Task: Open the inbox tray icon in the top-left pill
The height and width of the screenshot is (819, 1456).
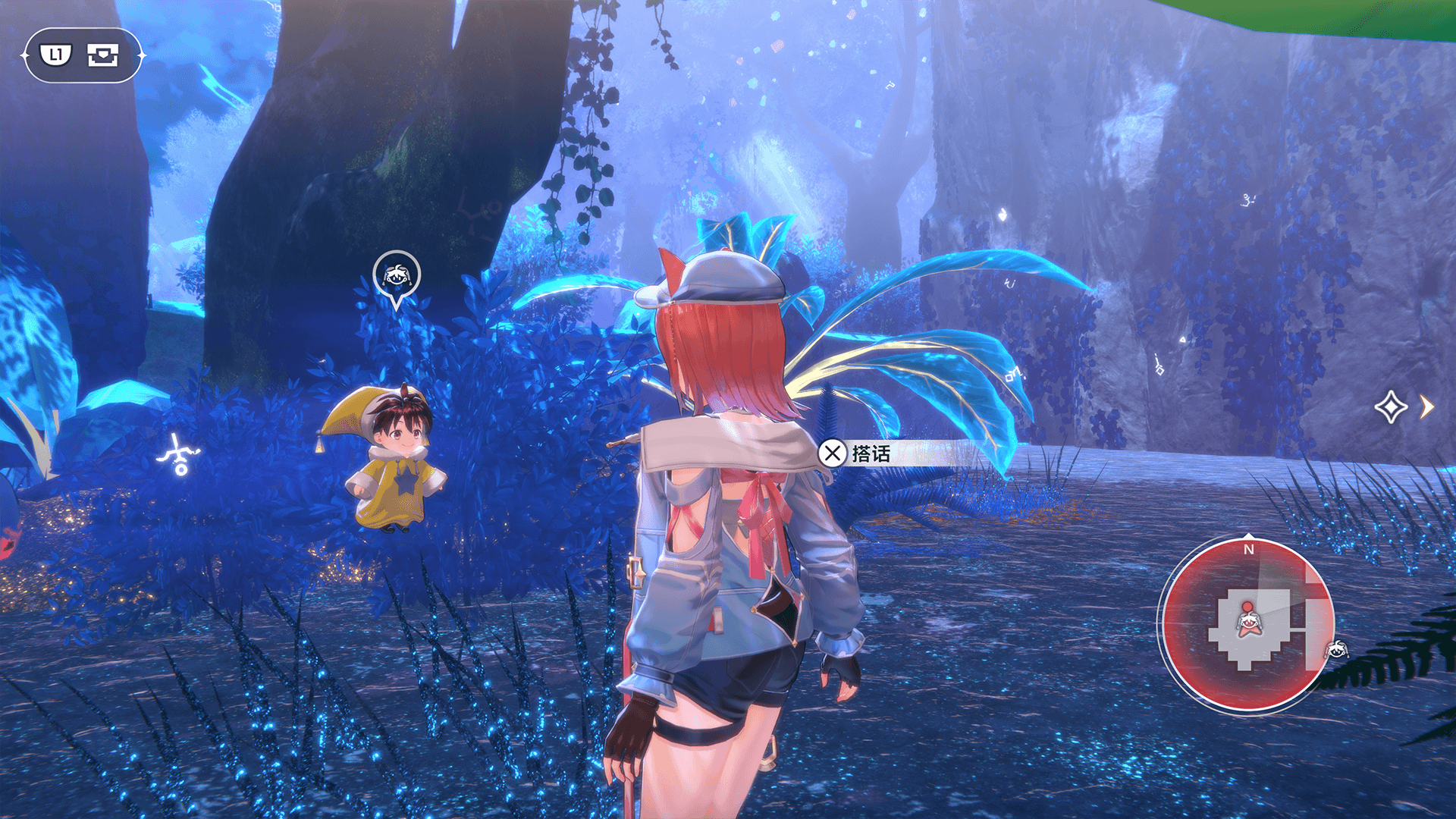Action: coord(103,55)
